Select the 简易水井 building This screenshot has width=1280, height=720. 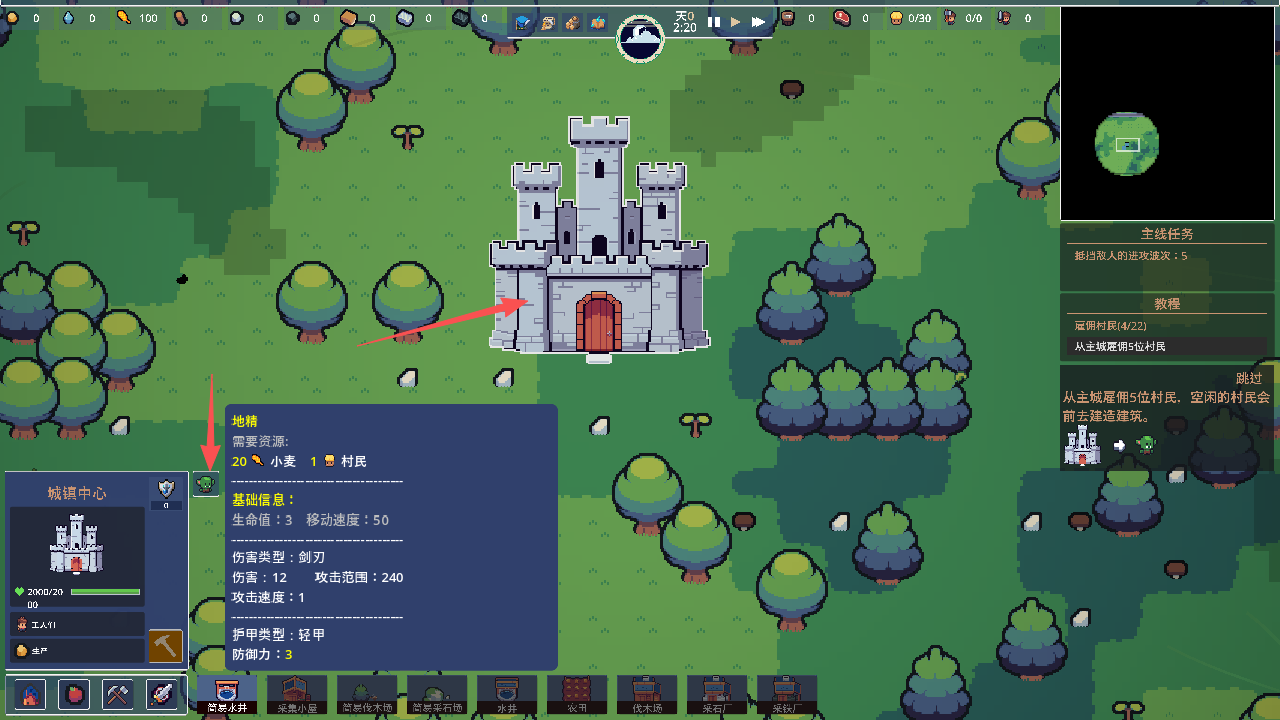coord(227,694)
